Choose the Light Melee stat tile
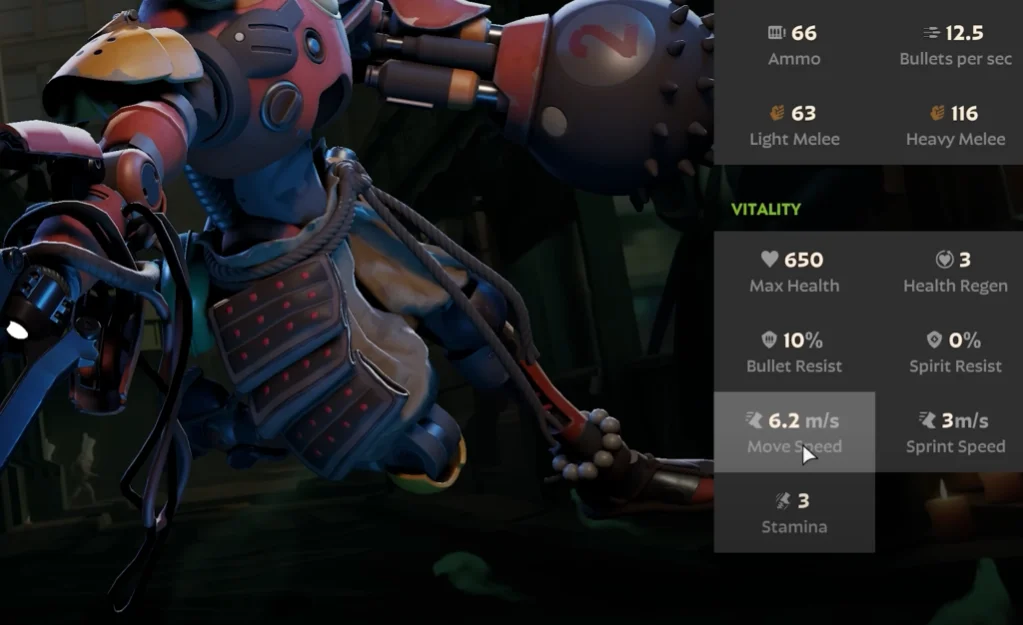The image size is (1023, 625). 794,125
